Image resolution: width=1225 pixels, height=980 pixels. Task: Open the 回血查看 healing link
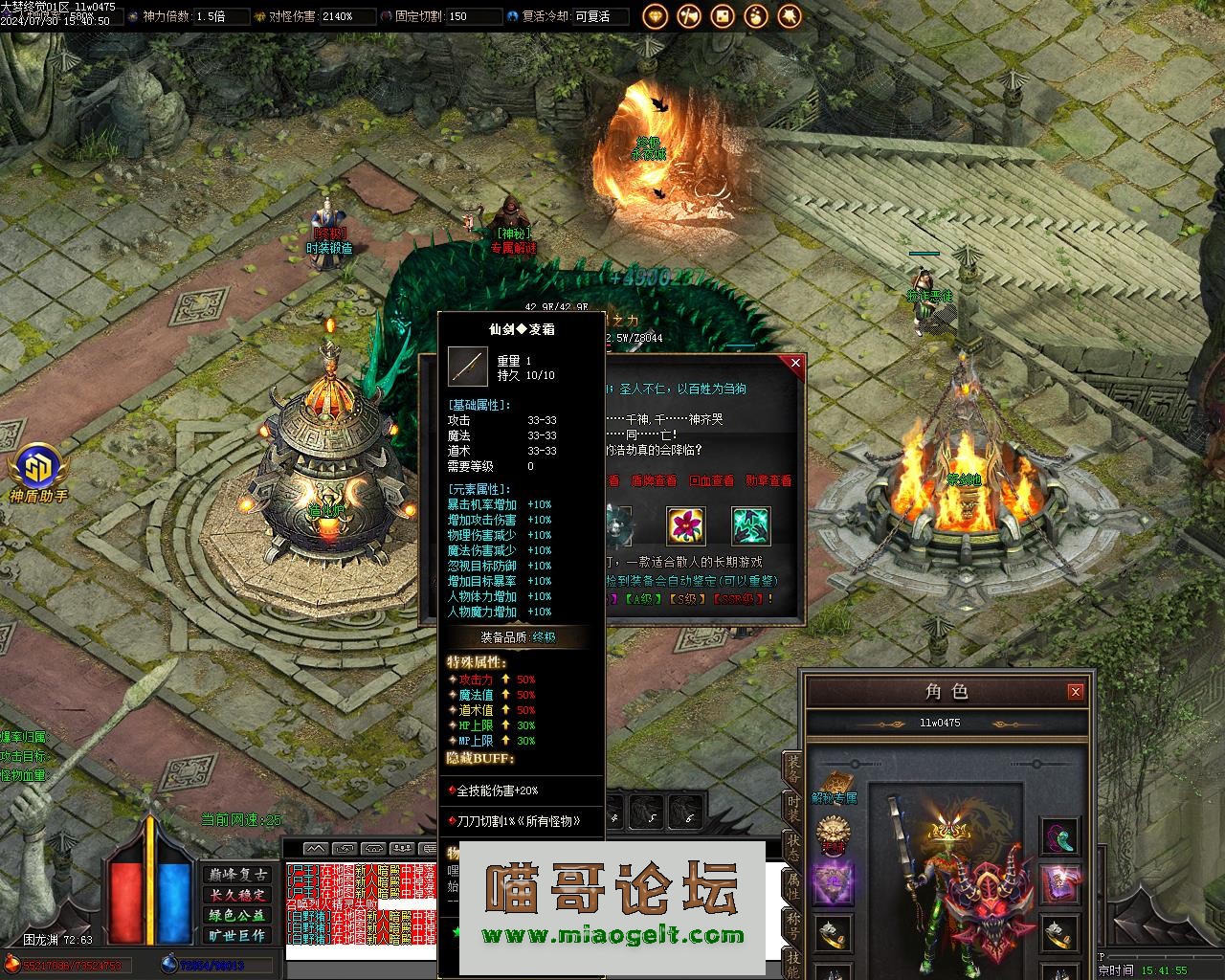point(711,480)
